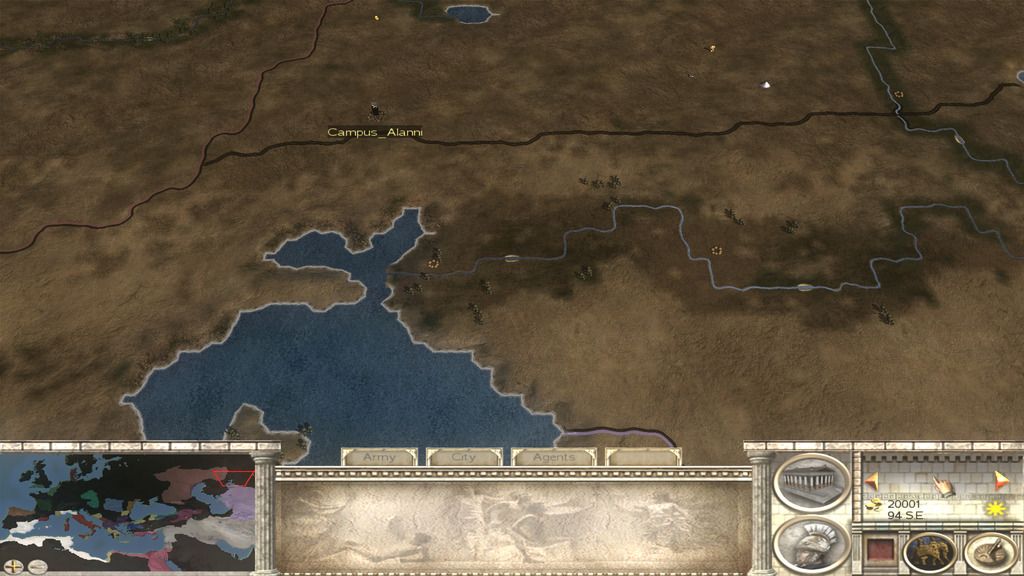
Task: Open the City tab
Action: coord(464,457)
